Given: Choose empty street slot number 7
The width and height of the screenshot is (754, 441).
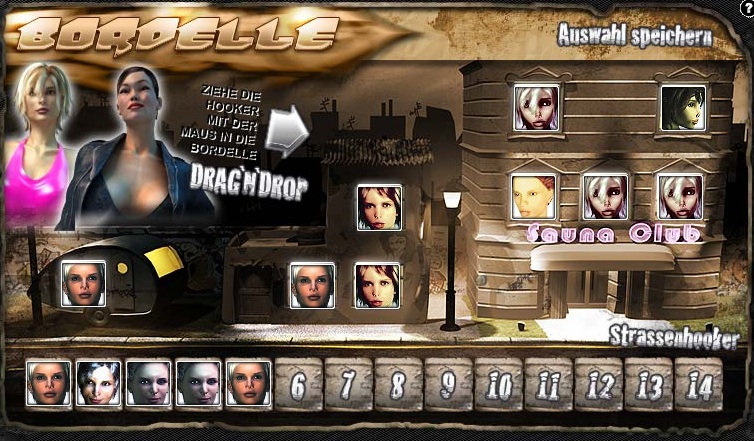Looking at the screenshot, I should click(349, 384).
